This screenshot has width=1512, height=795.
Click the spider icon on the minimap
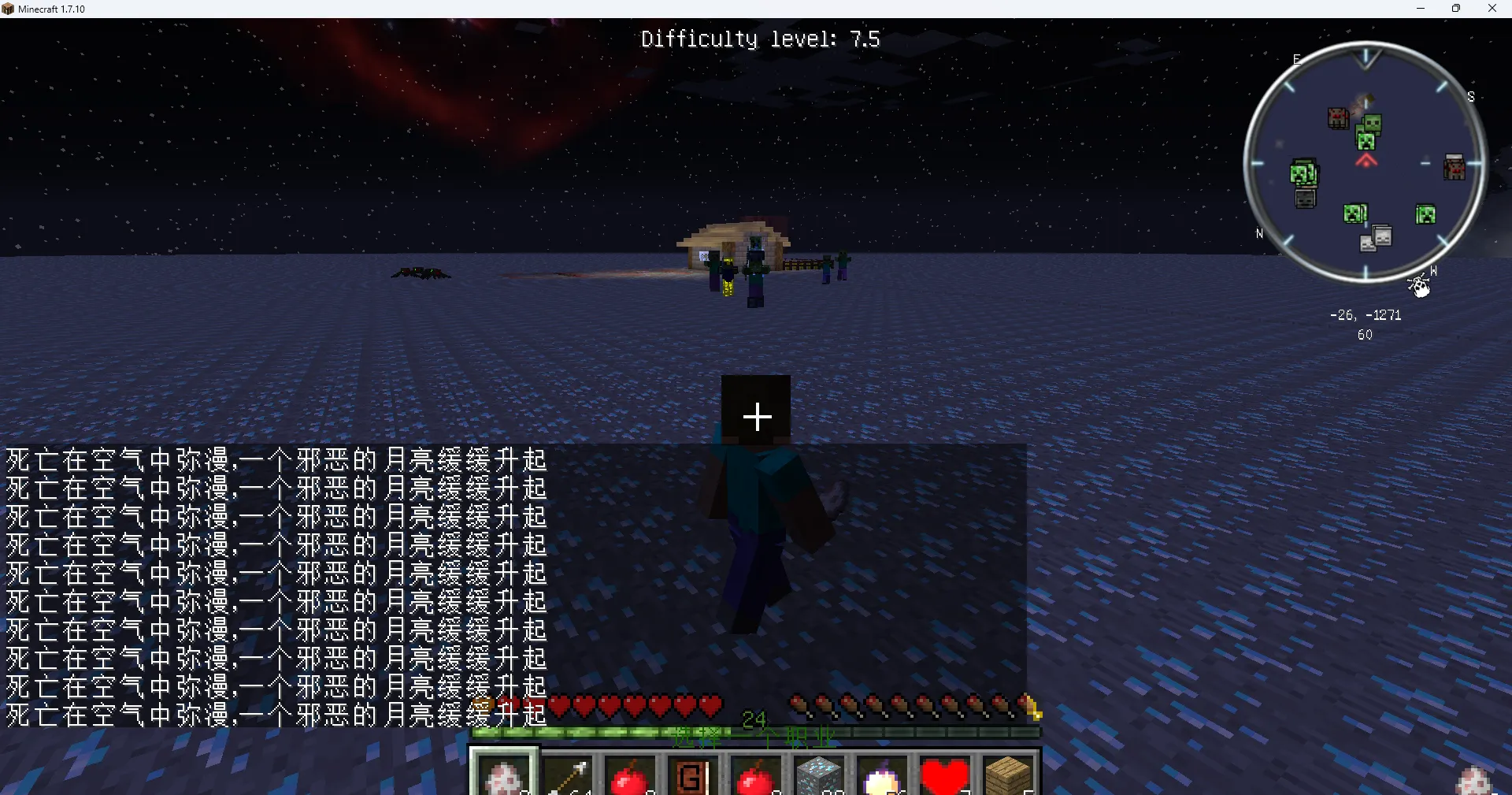(x=1337, y=117)
